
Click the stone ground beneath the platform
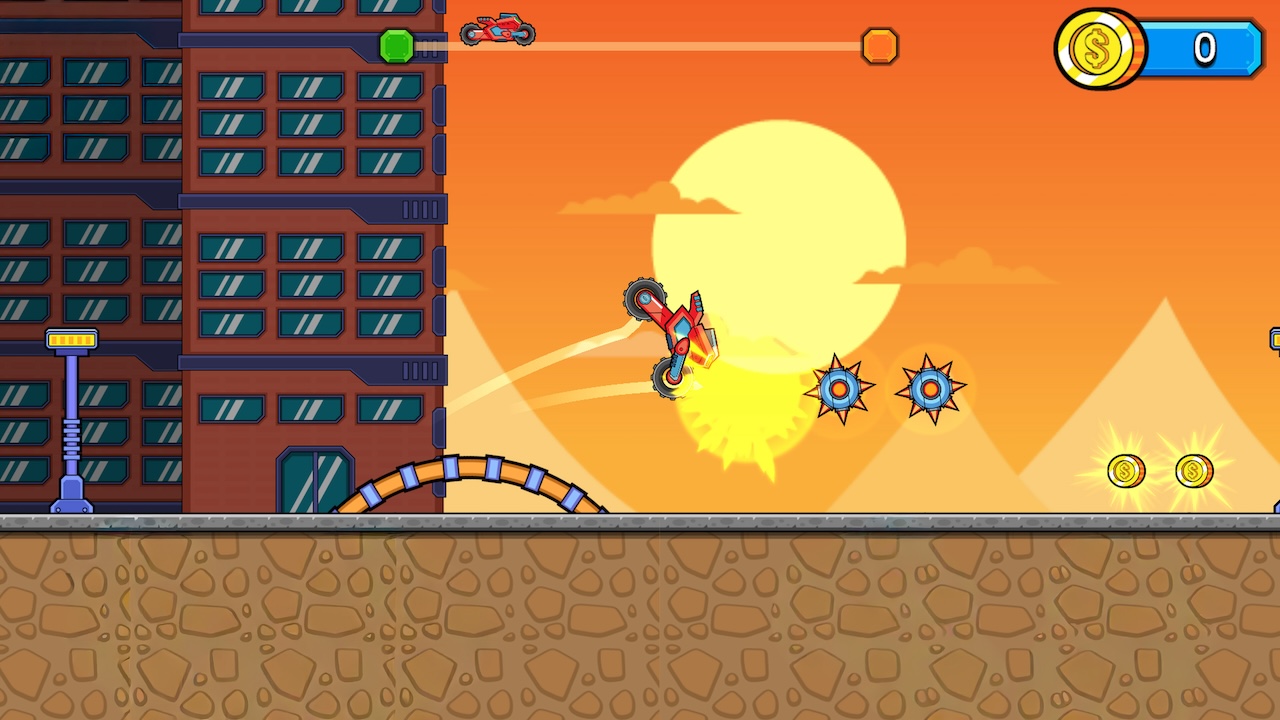(640, 620)
